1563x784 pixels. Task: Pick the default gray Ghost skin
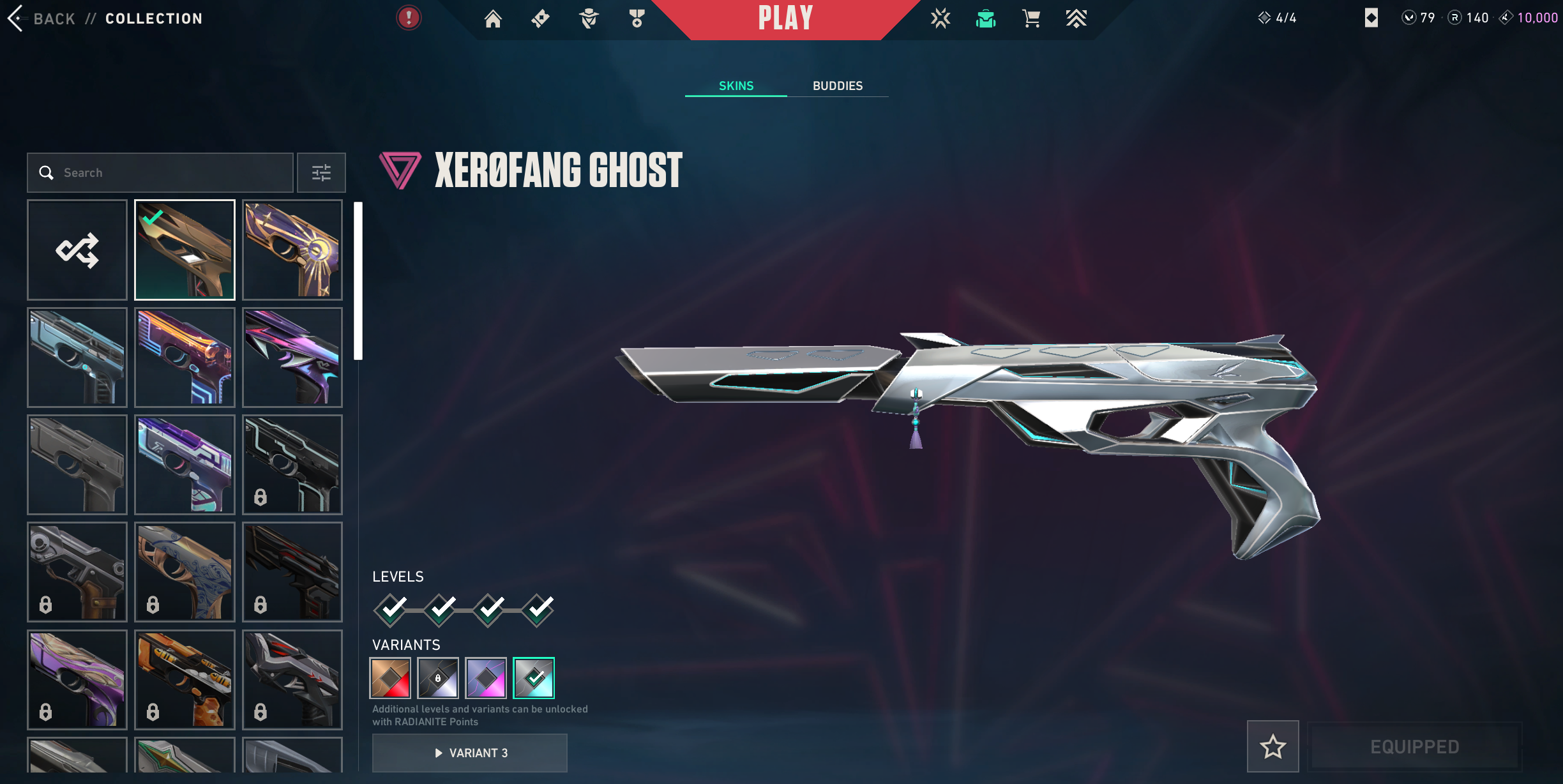tap(77, 465)
